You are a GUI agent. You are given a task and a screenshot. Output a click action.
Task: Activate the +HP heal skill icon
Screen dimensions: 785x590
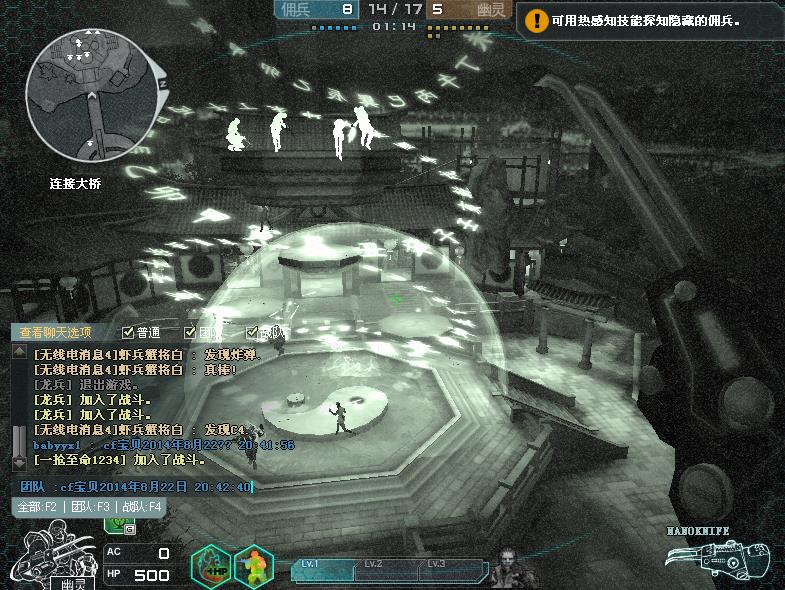(210, 565)
